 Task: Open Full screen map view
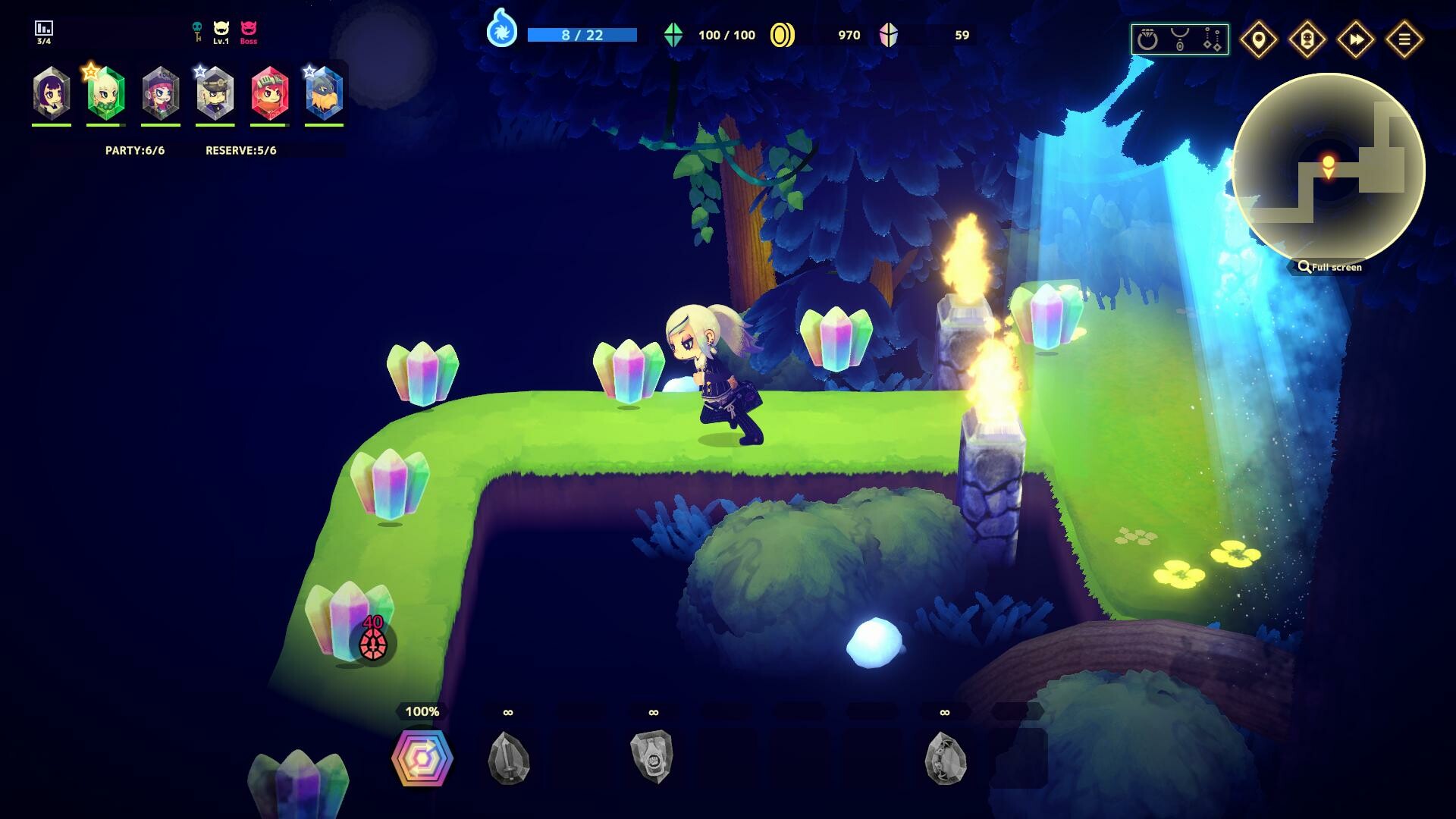1332,267
